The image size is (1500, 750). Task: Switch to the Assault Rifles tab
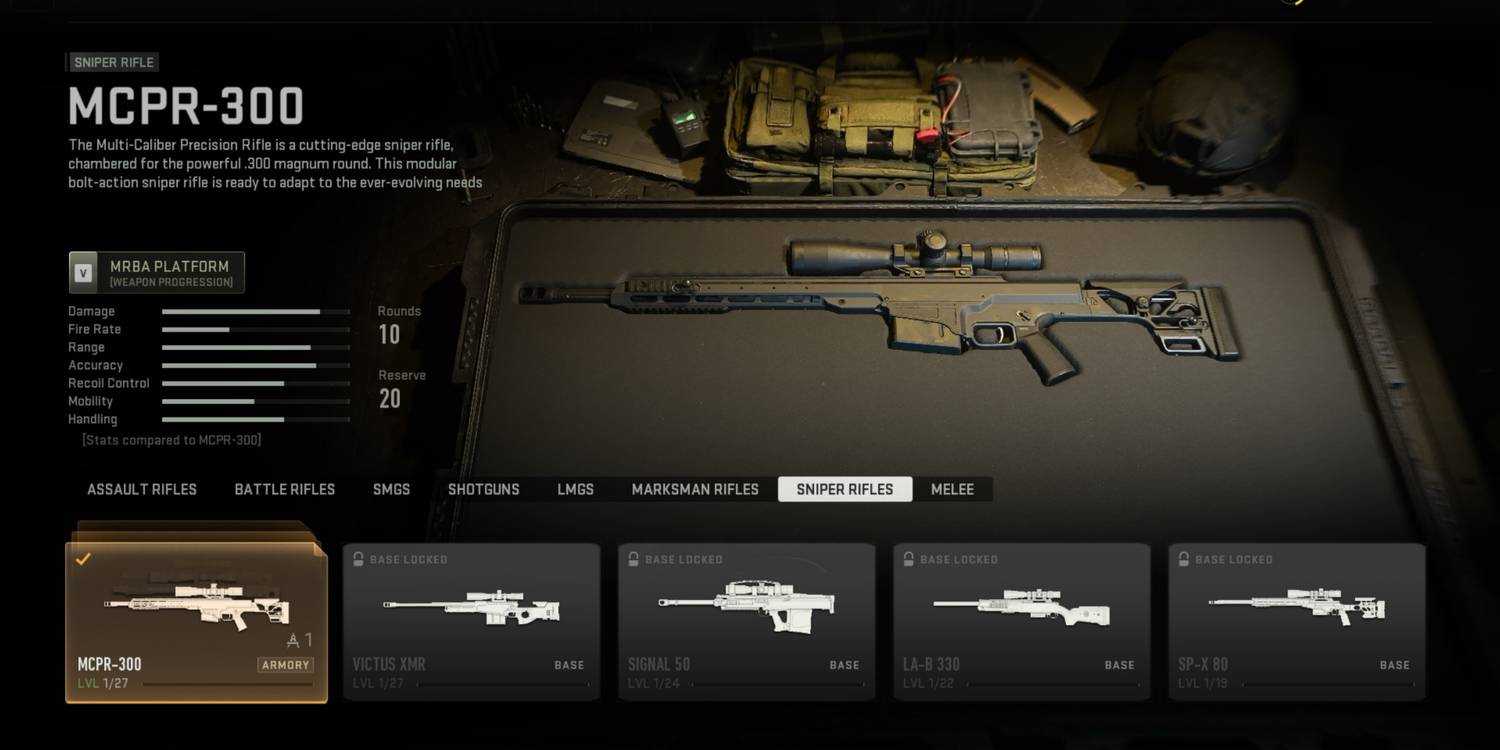142,489
